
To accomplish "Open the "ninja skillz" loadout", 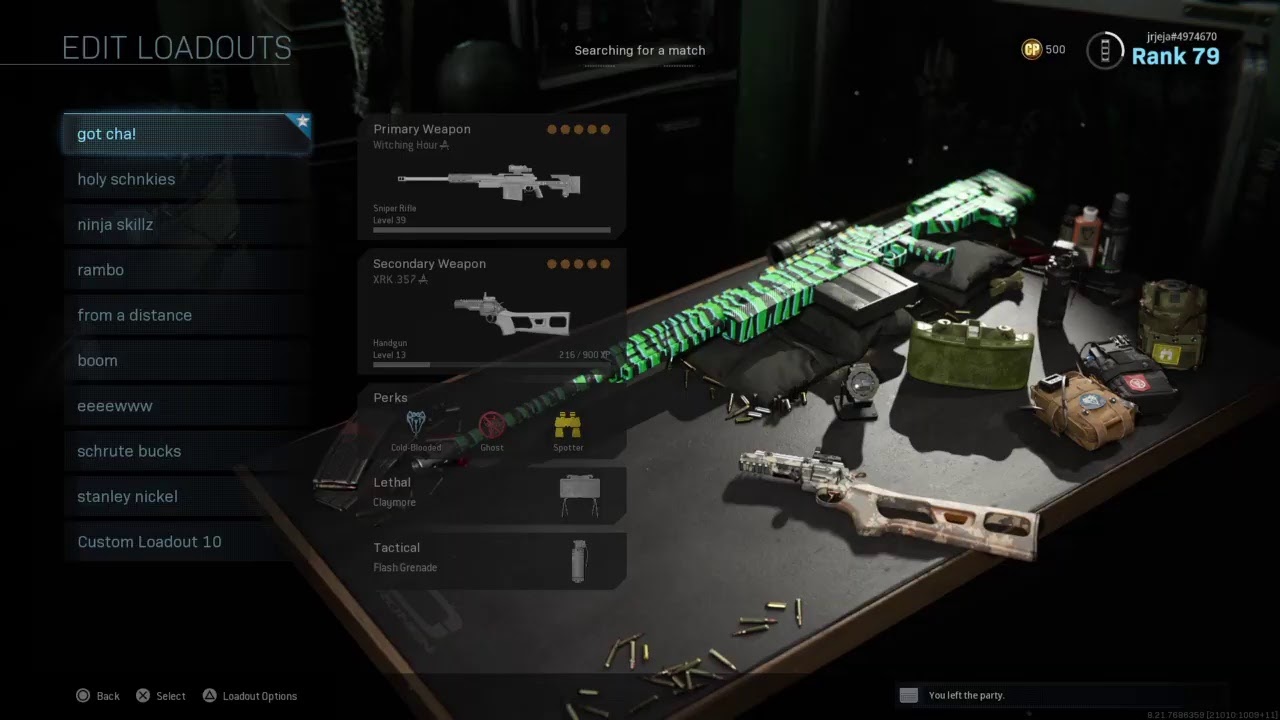I will 187,225.
